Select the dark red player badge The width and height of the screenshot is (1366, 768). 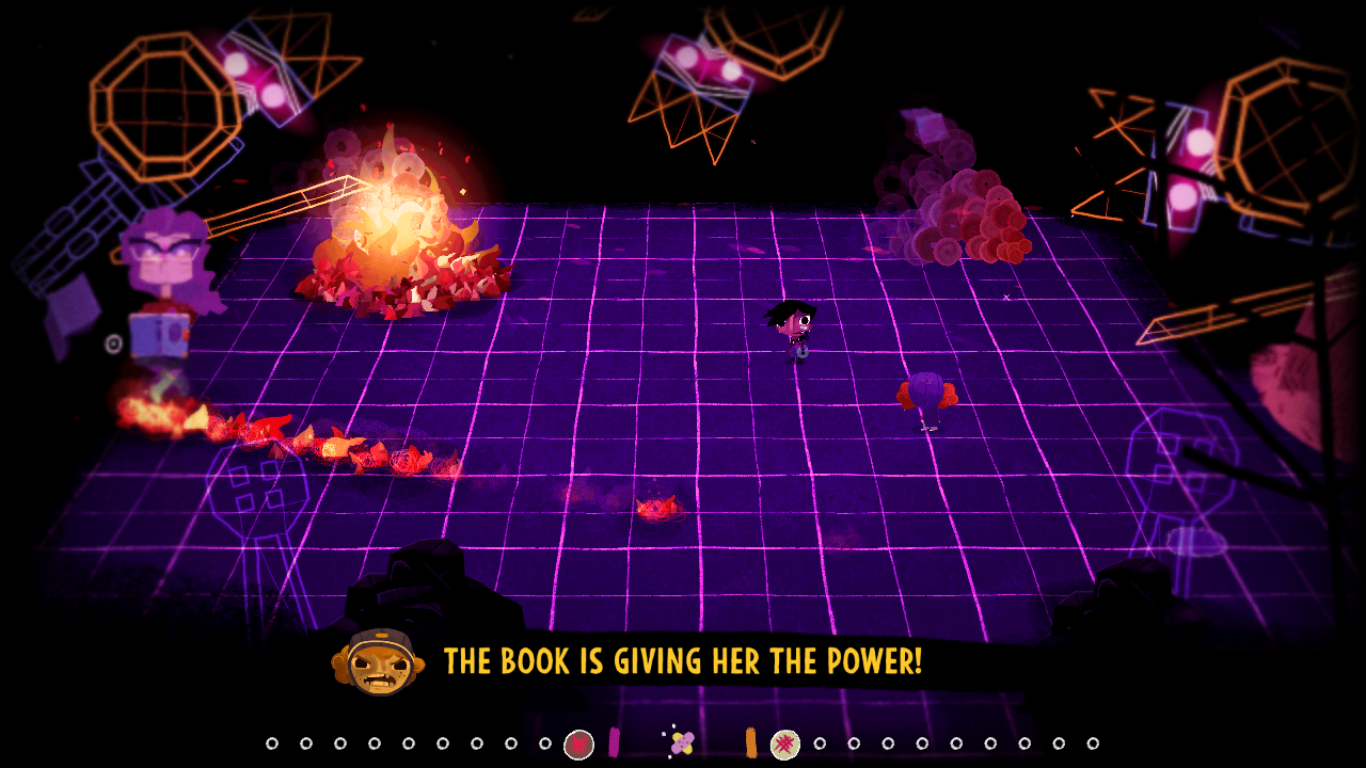click(x=579, y=744)
